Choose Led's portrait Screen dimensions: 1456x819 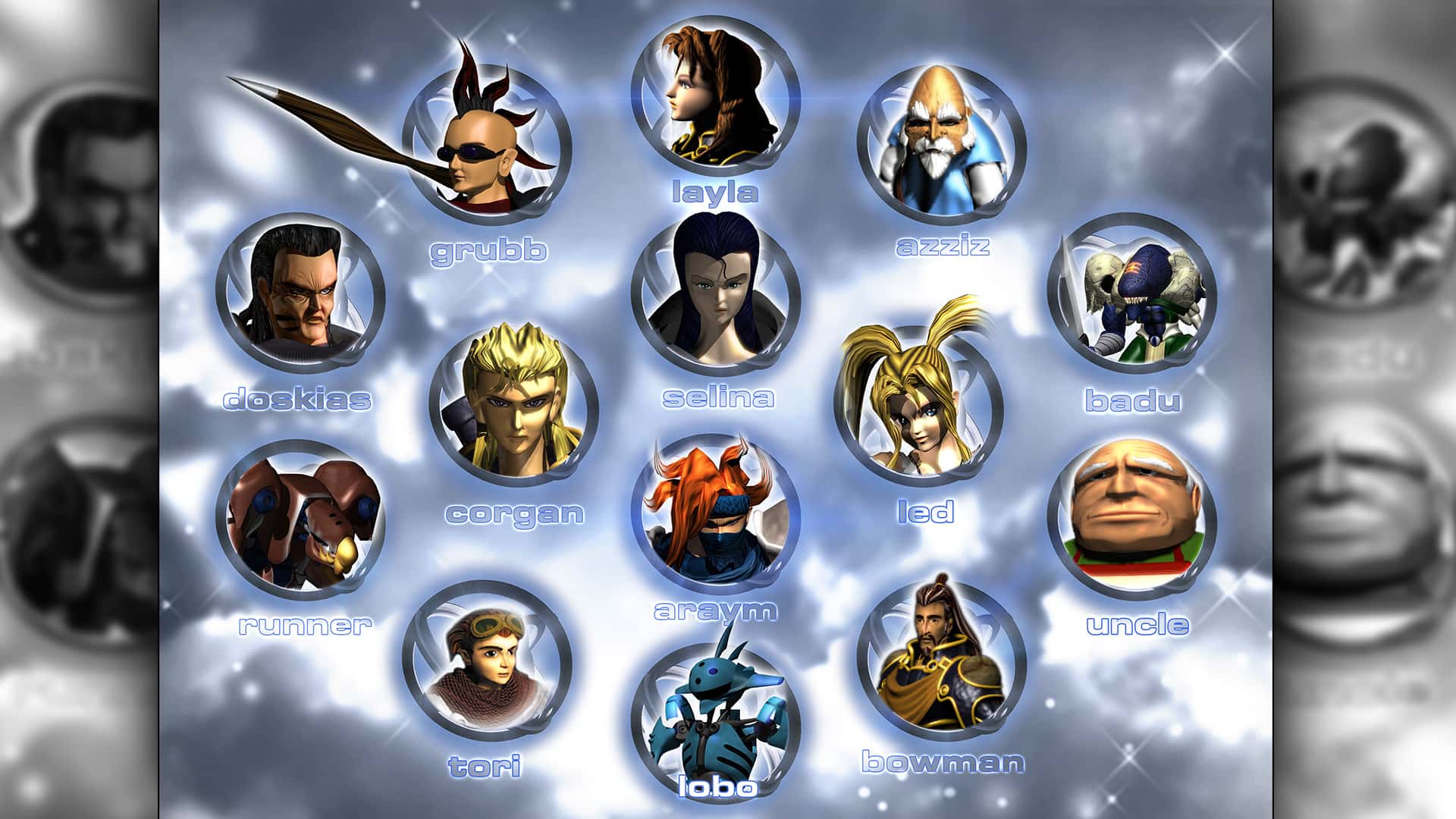tap(918, 404)
